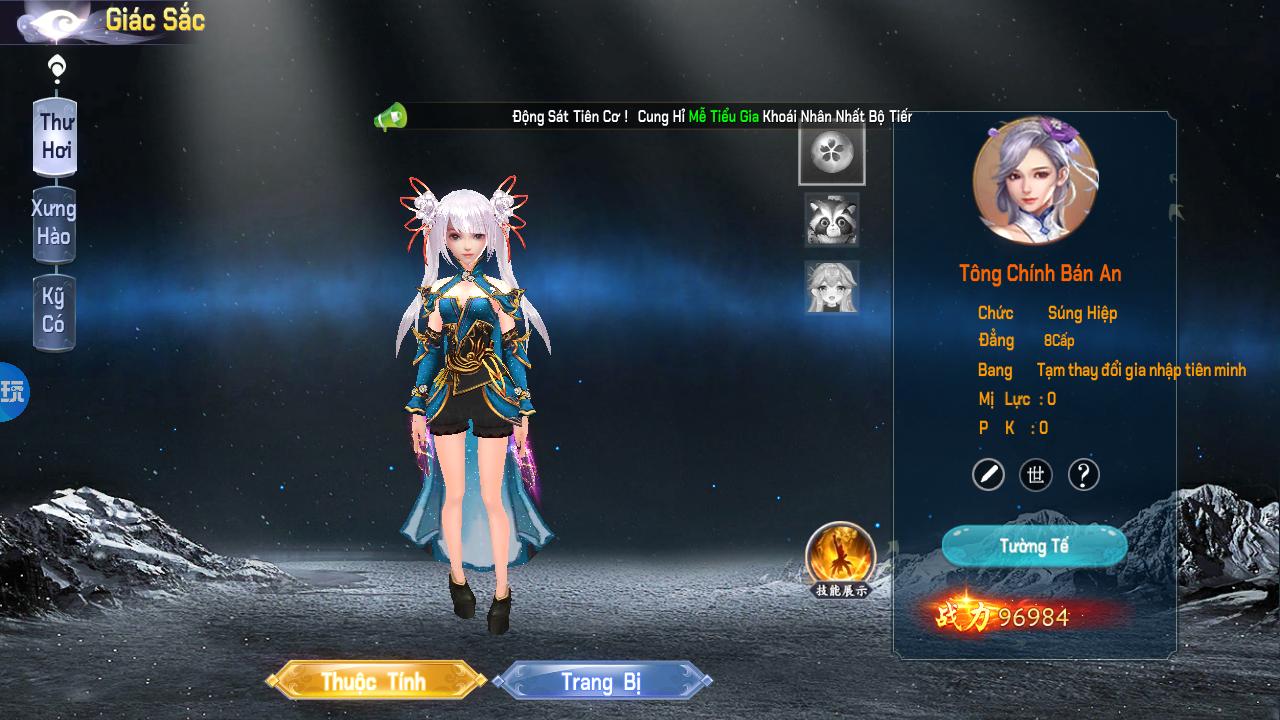Show the Trang Bị equipment panel

pyautogui.click(x=601, y=681)
